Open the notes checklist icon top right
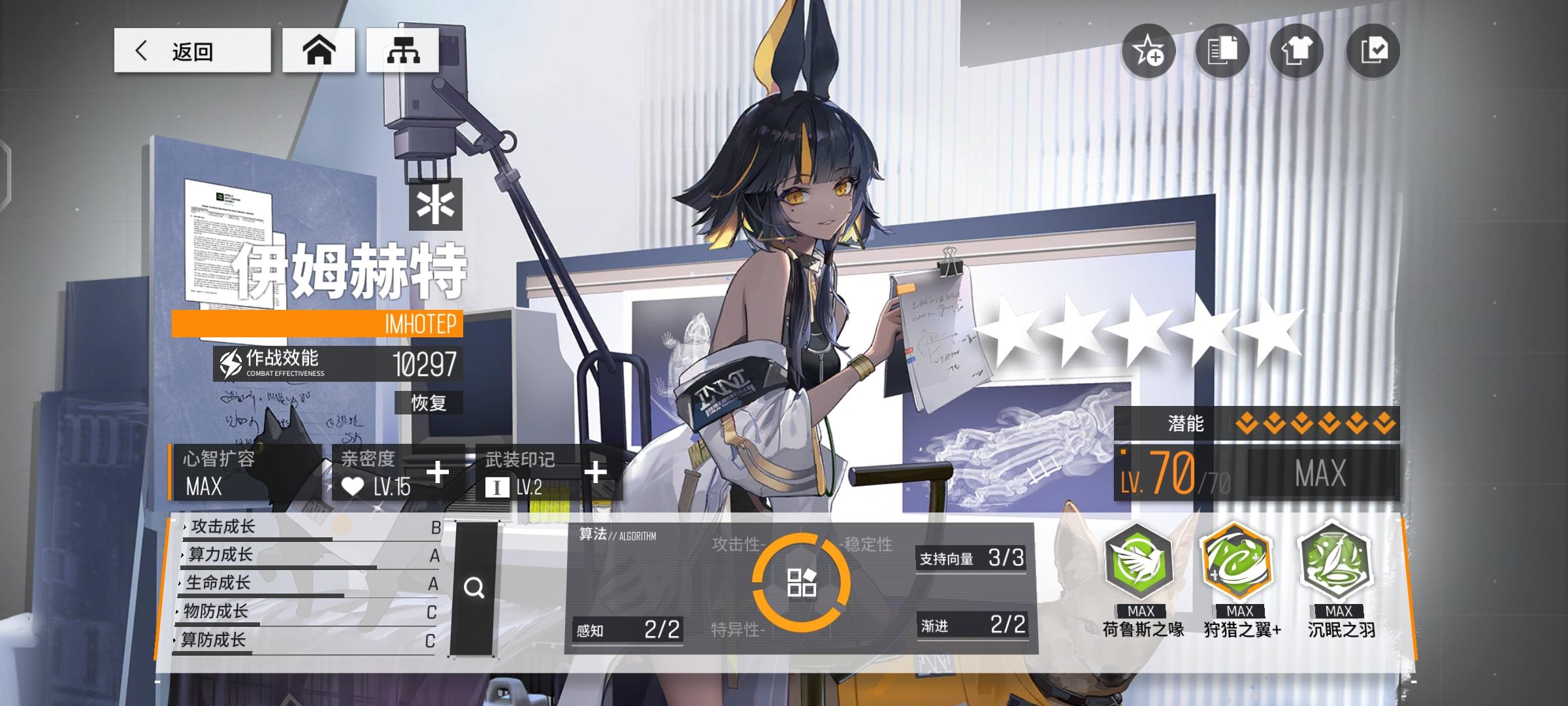The height and width of the screenshot is (706, 1568). pos(1369,50)
